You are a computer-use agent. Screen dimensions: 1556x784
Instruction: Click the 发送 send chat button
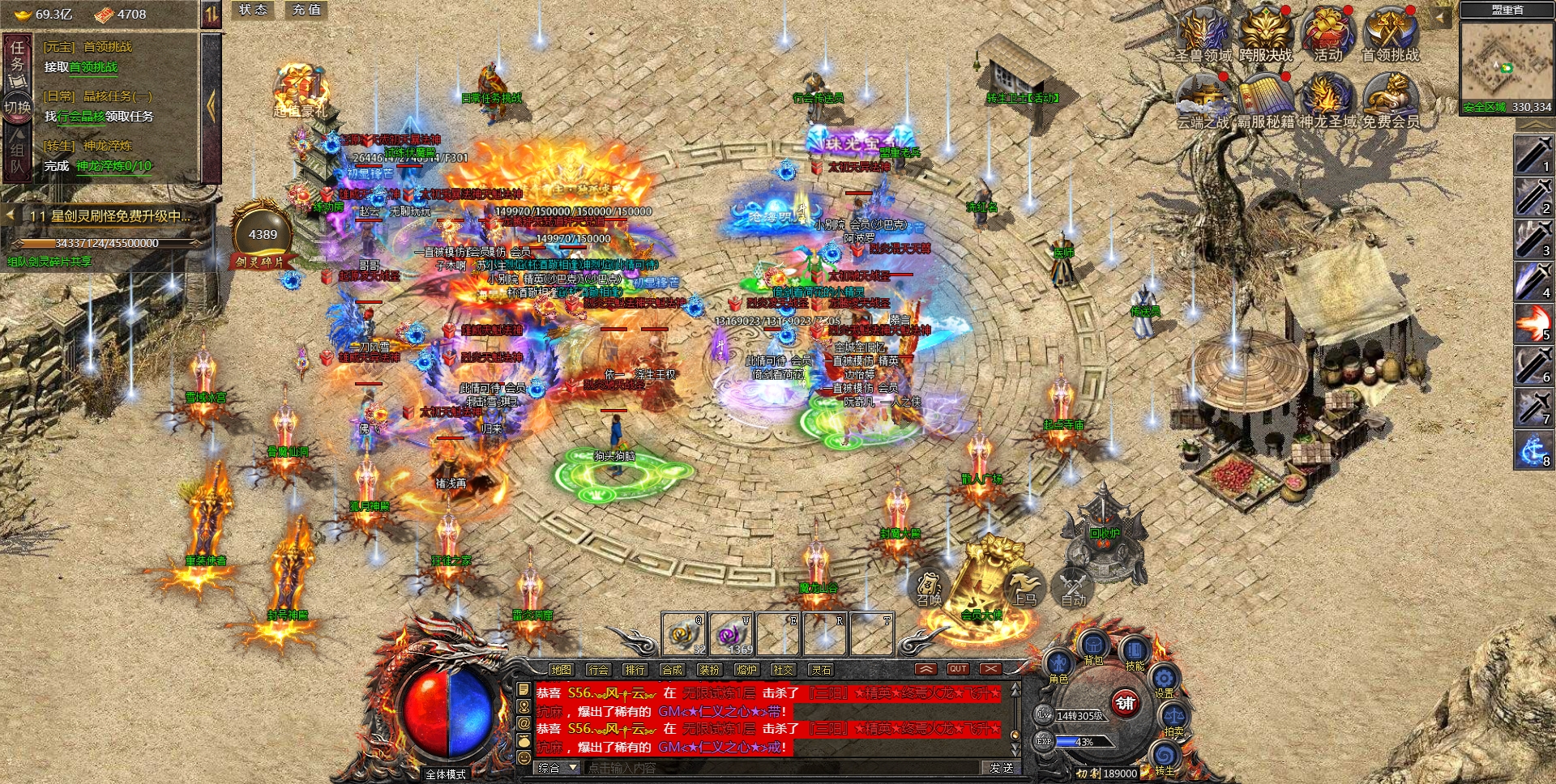pyautogui.click(x=1002, y=768)
